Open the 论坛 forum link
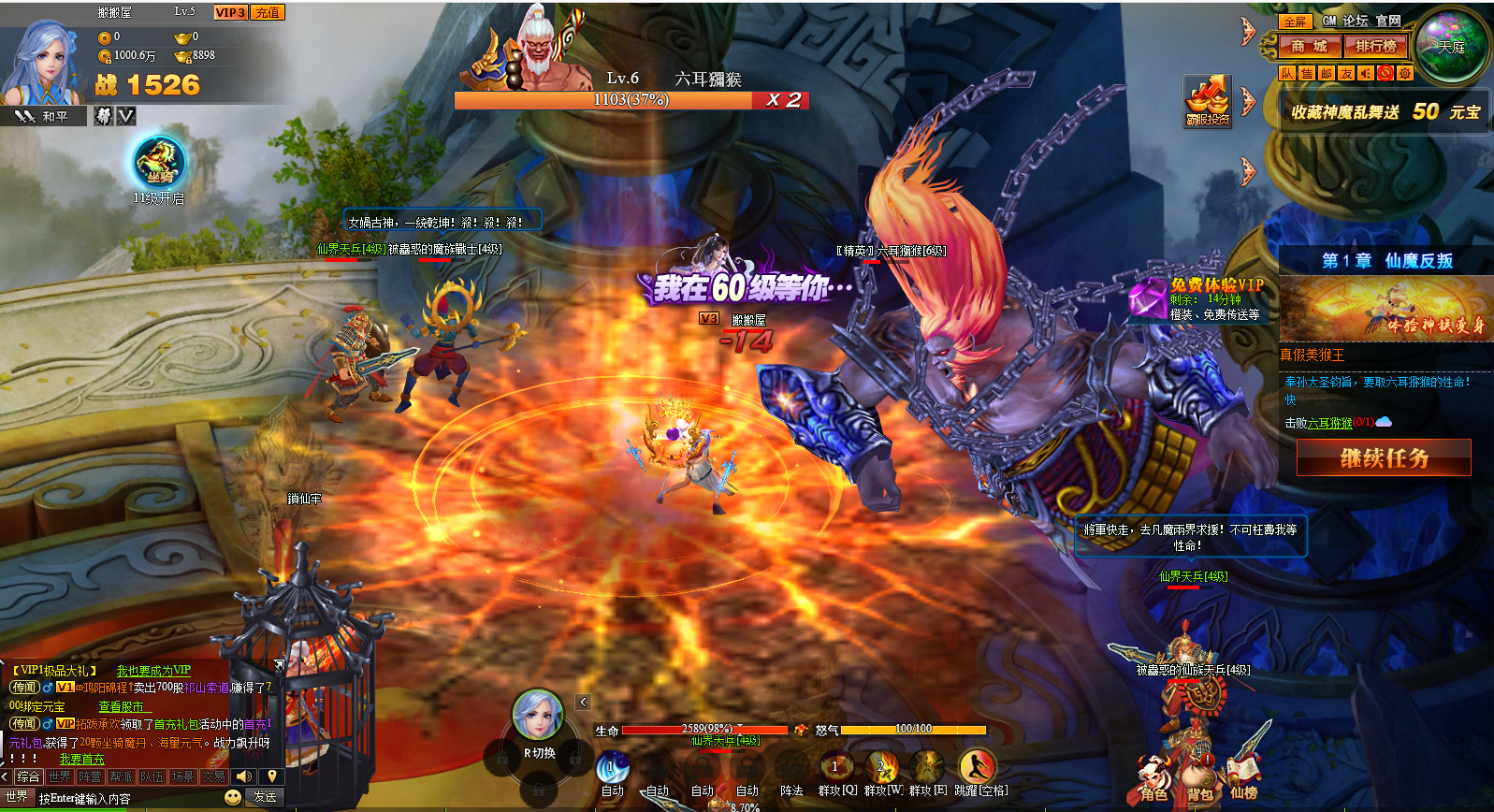This screenshot has width=1494, height=812. [x=1355, y=21]
